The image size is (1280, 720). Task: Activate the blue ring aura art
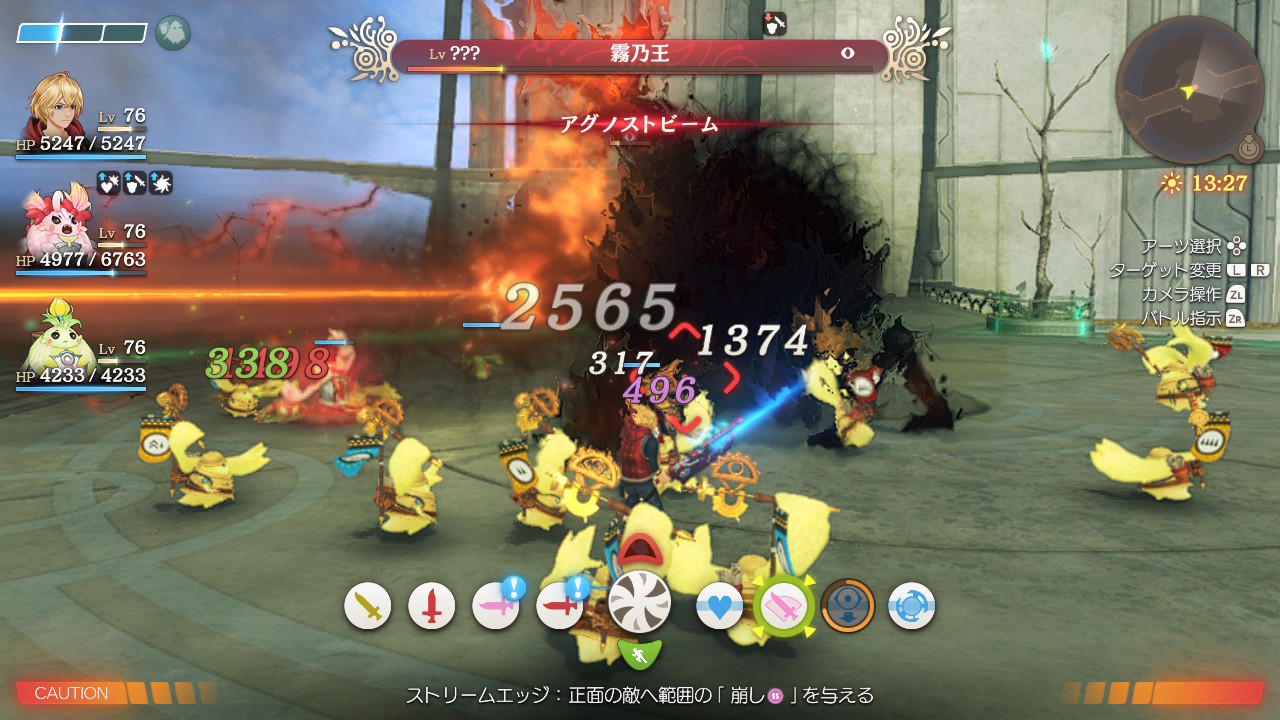pyautogui.click(x=912, y=606)
